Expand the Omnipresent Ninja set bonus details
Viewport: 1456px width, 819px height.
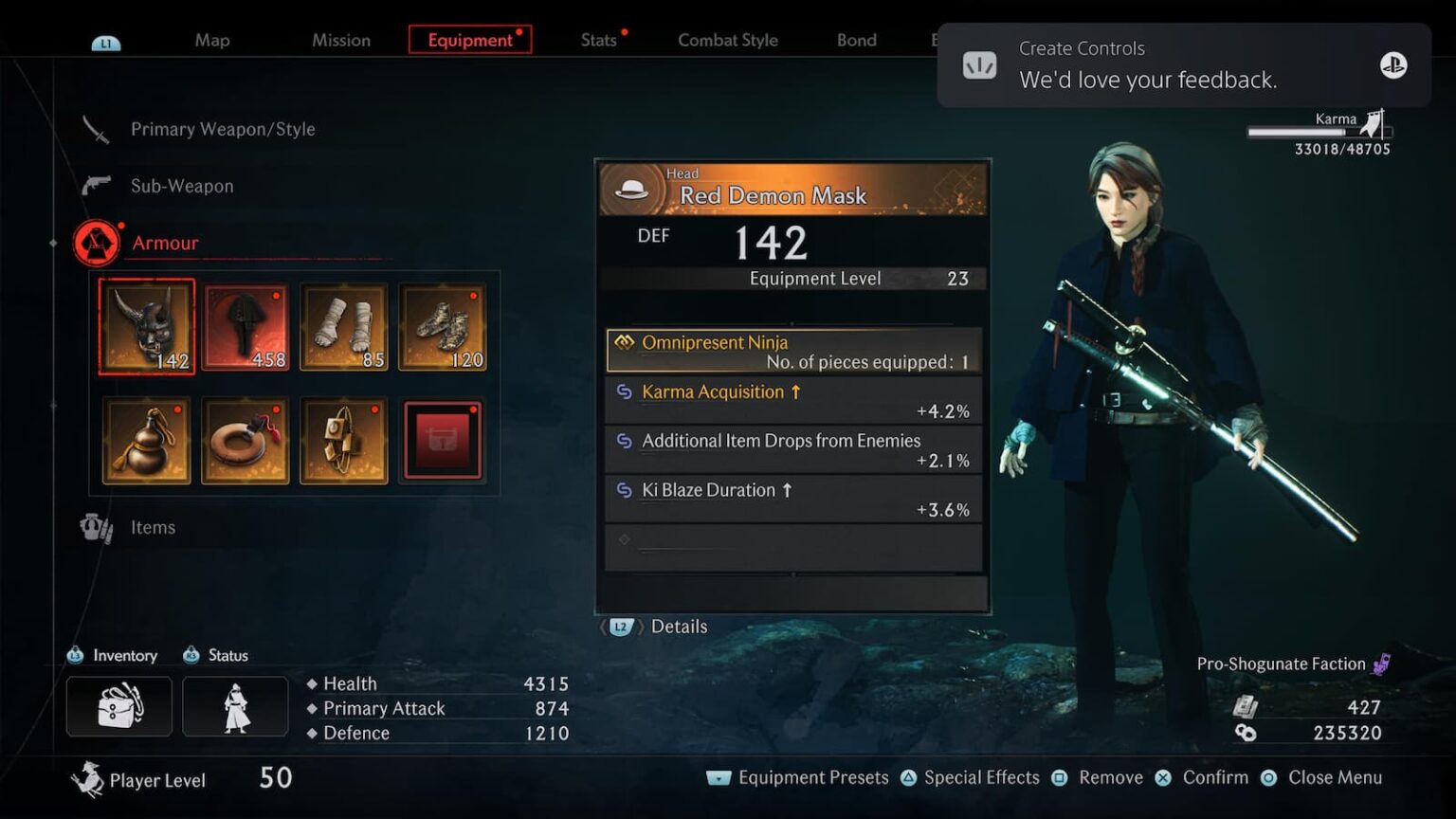(793, 350)
